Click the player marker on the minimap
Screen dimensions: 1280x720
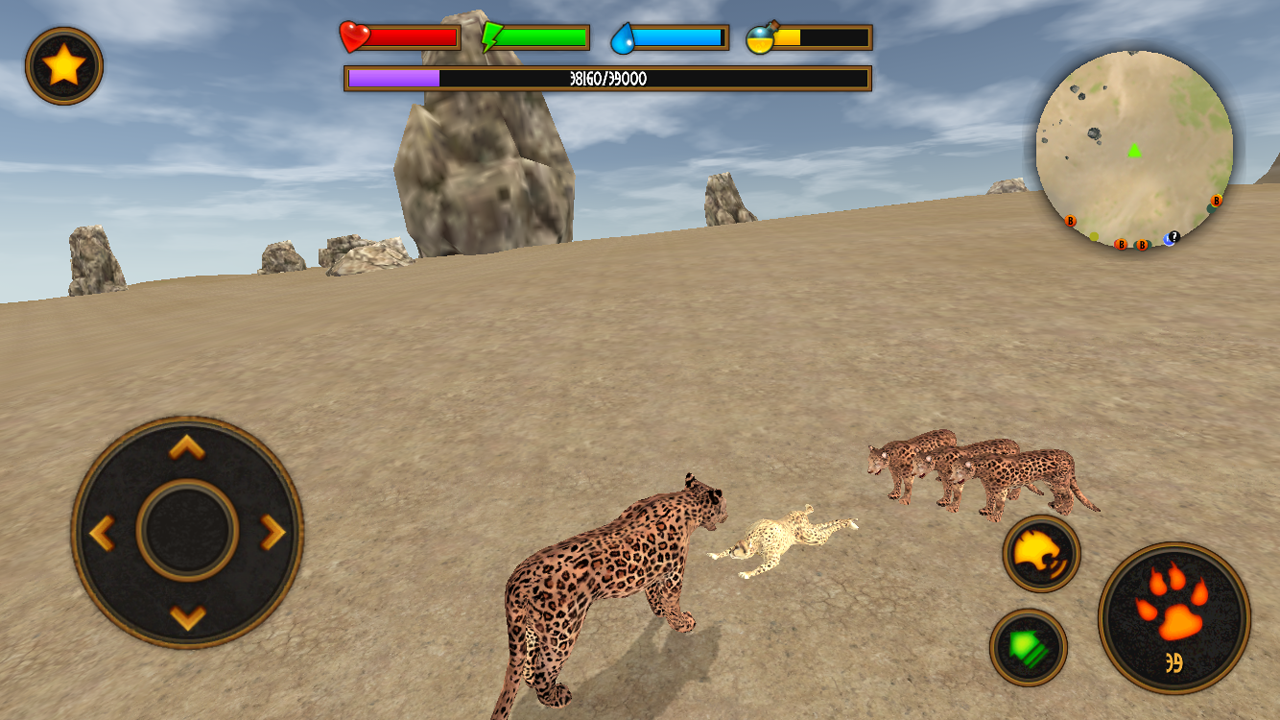coord(1135,152)
